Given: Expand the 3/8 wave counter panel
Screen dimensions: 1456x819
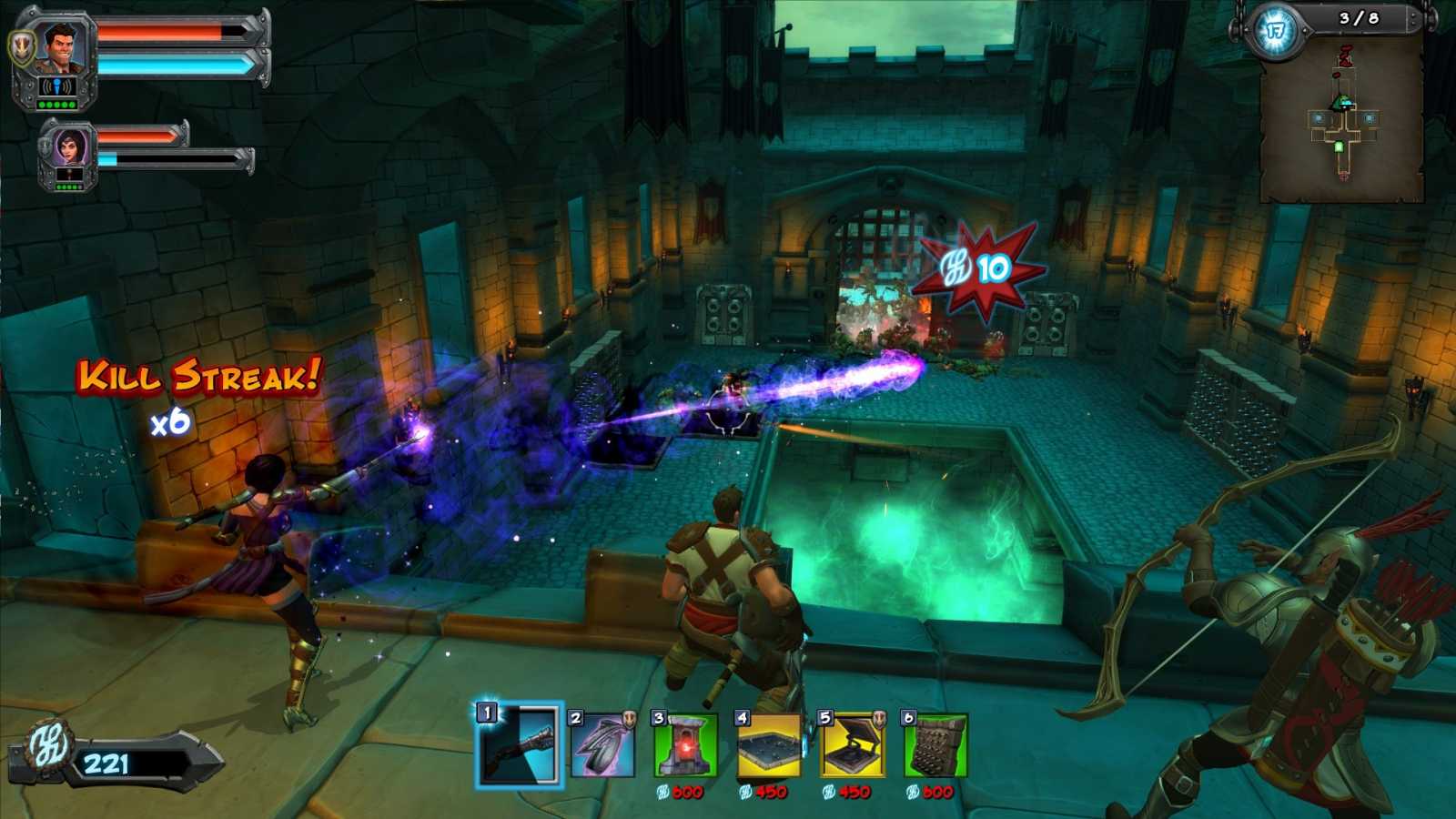Looking at the screenshot, I should (x=1359, y=16).
